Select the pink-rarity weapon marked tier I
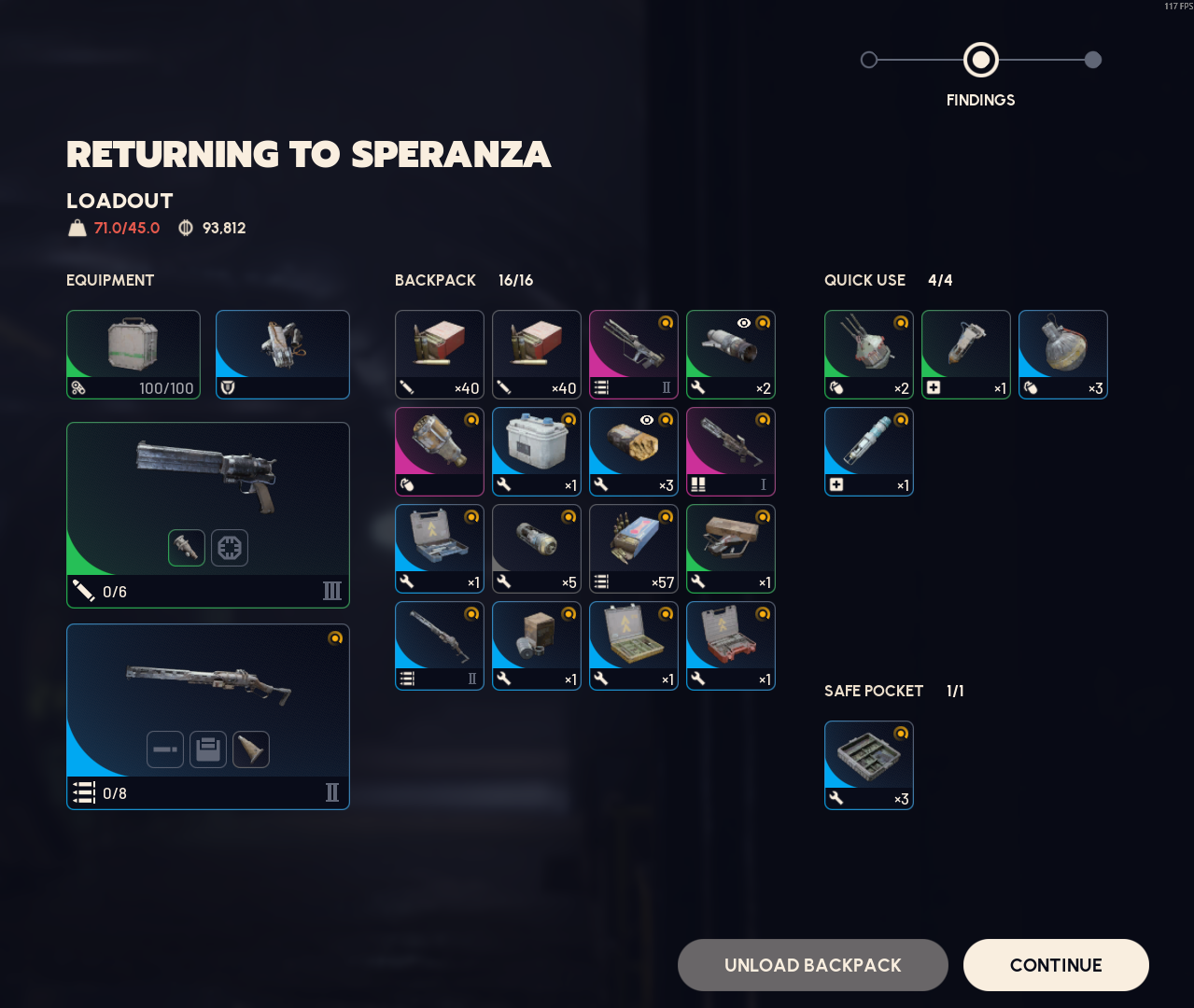This screenshot has width=1194, height=1008. tap(731, 452)
